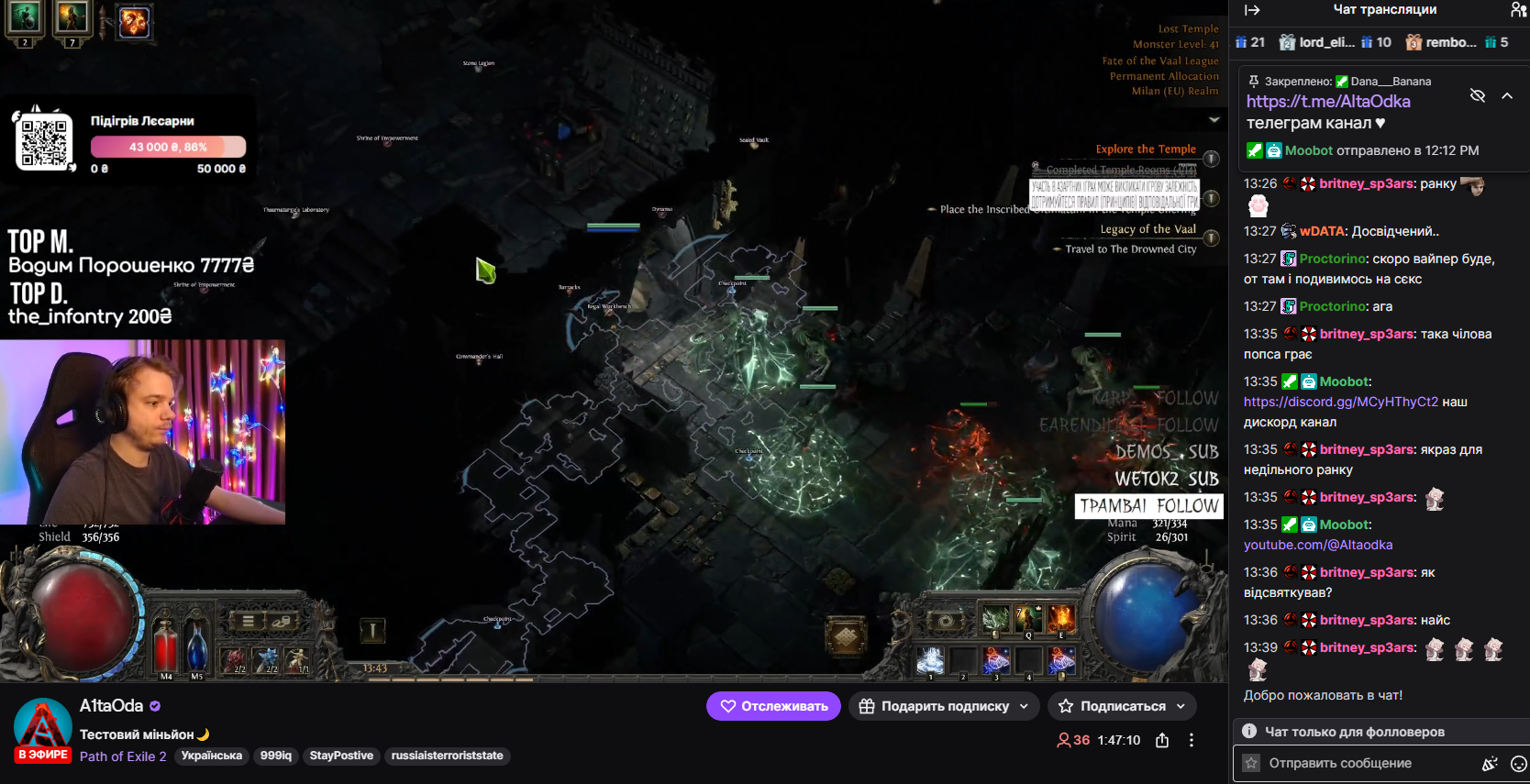Open the three-line menu button
Screen dimensions: 1530x784
pyautogui.click(x=249, y=622)
